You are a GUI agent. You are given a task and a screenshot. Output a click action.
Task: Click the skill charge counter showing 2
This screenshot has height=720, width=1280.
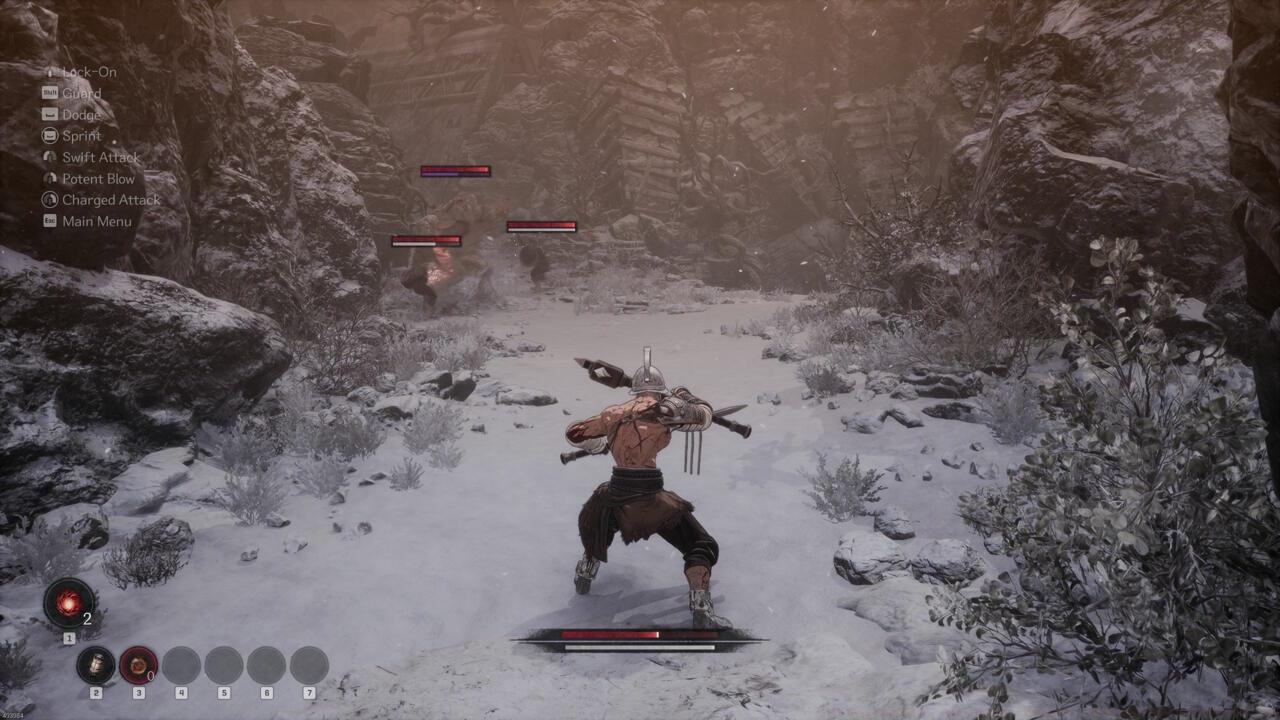(86, 618)
